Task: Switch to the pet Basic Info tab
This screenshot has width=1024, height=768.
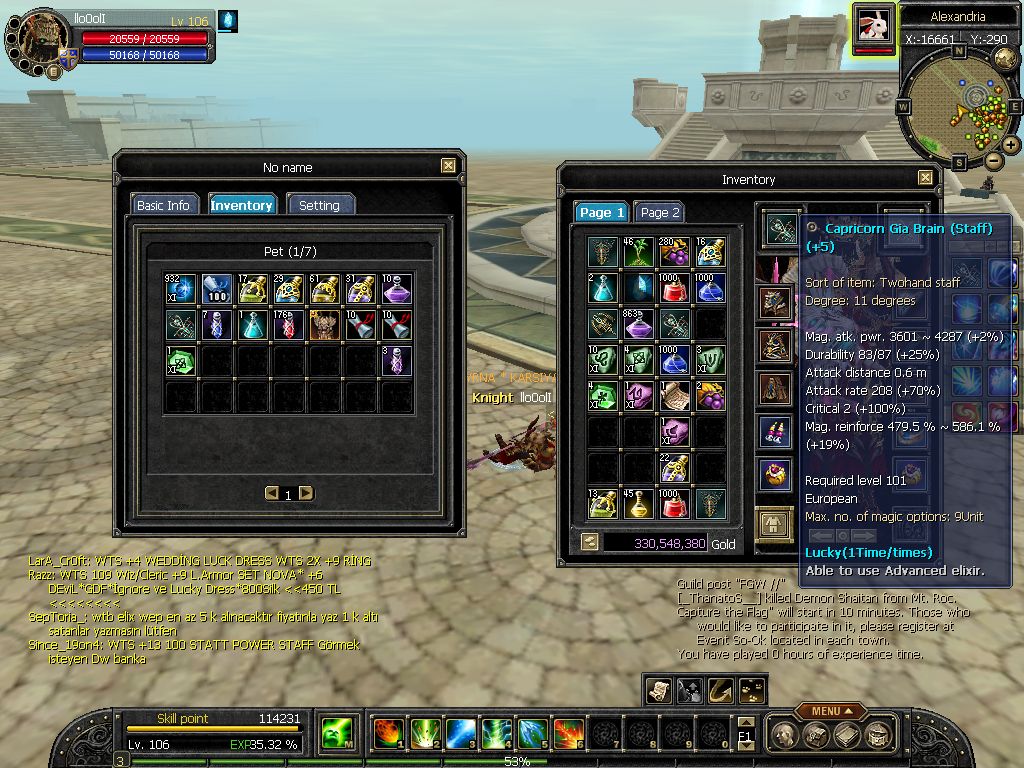Action: point(163,205)
